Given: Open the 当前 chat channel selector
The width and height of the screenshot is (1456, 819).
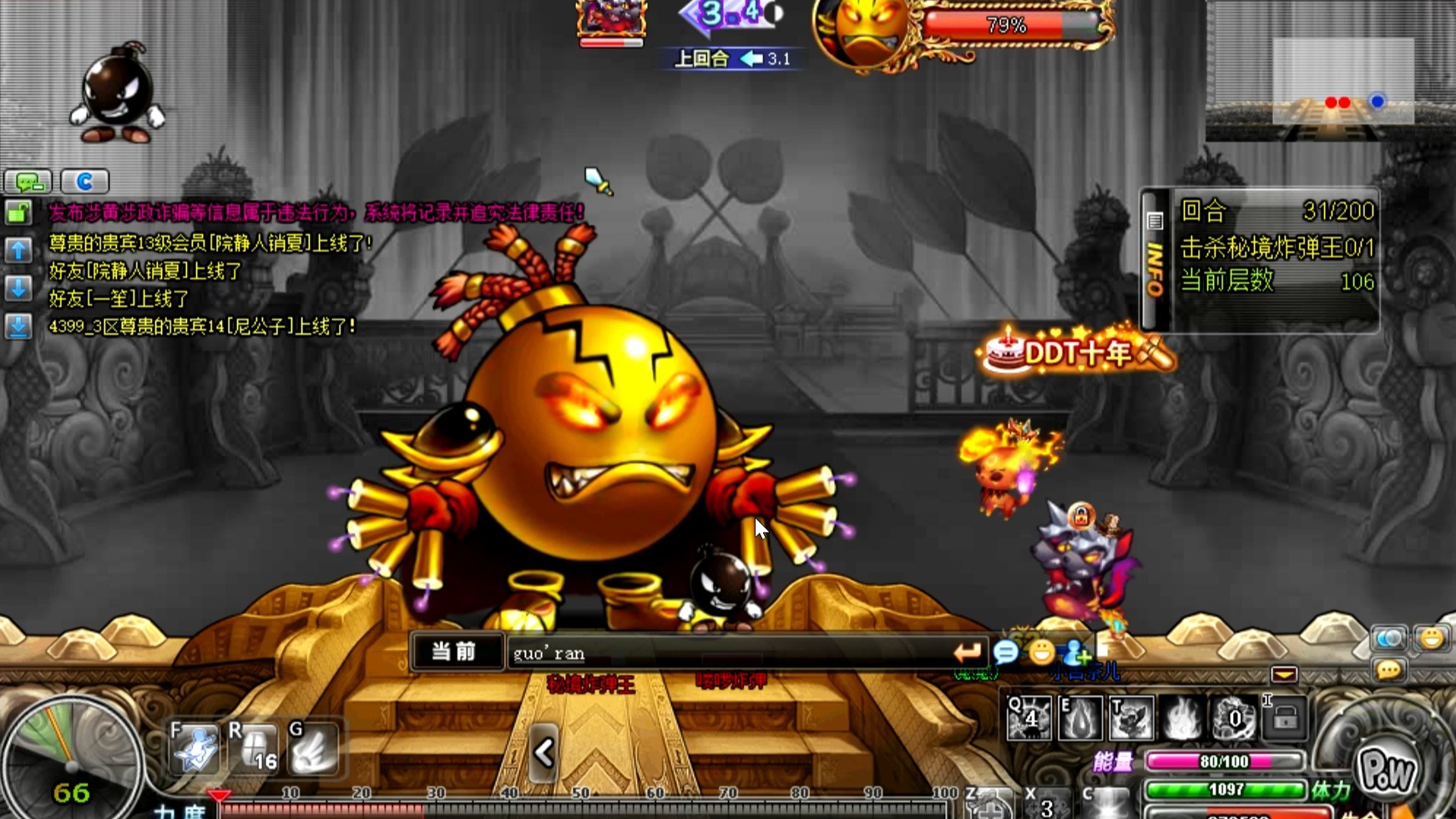Looking at the screenshot, I should pyautogui.click(x=454, y=652).
